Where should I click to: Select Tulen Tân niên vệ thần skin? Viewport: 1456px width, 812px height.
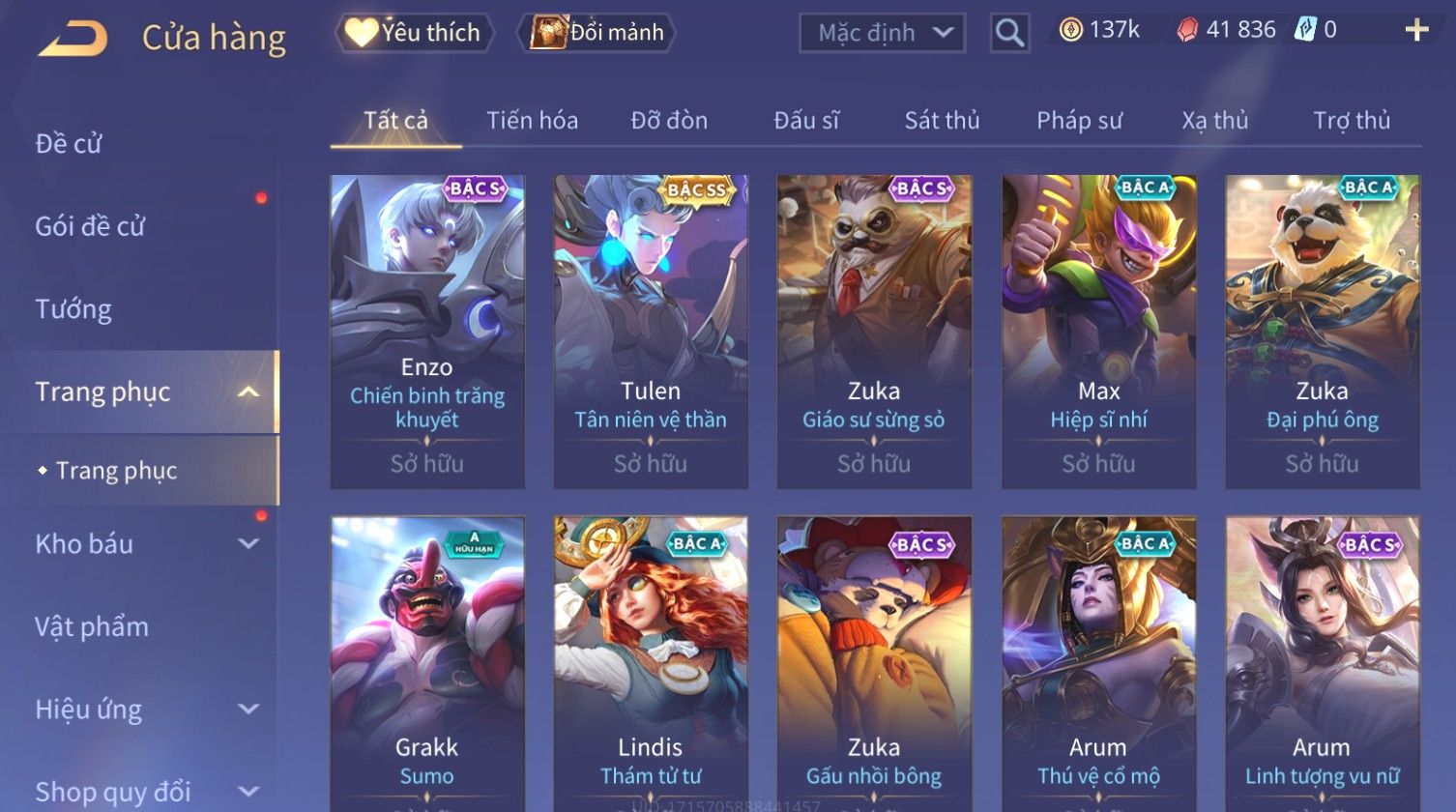pyautogui.click(x=651, y=331)
